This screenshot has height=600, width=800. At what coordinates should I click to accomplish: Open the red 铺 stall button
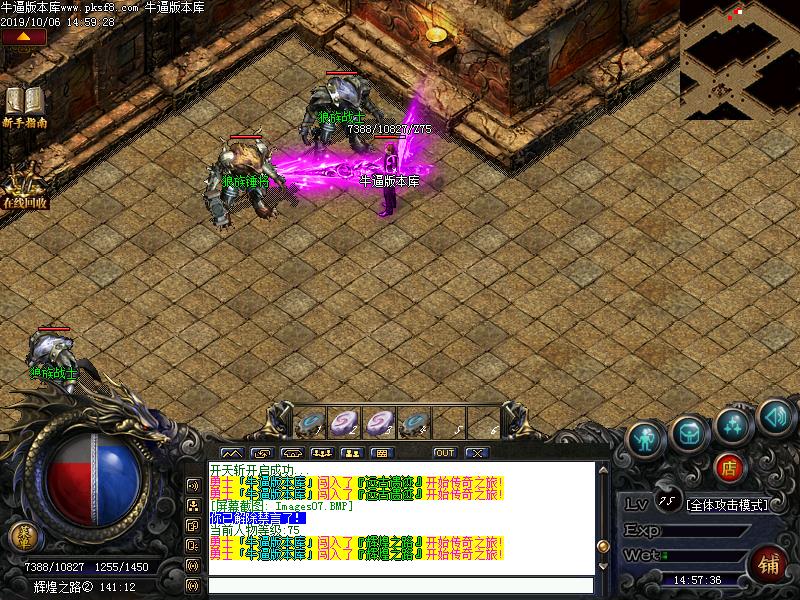pos(770,562)
